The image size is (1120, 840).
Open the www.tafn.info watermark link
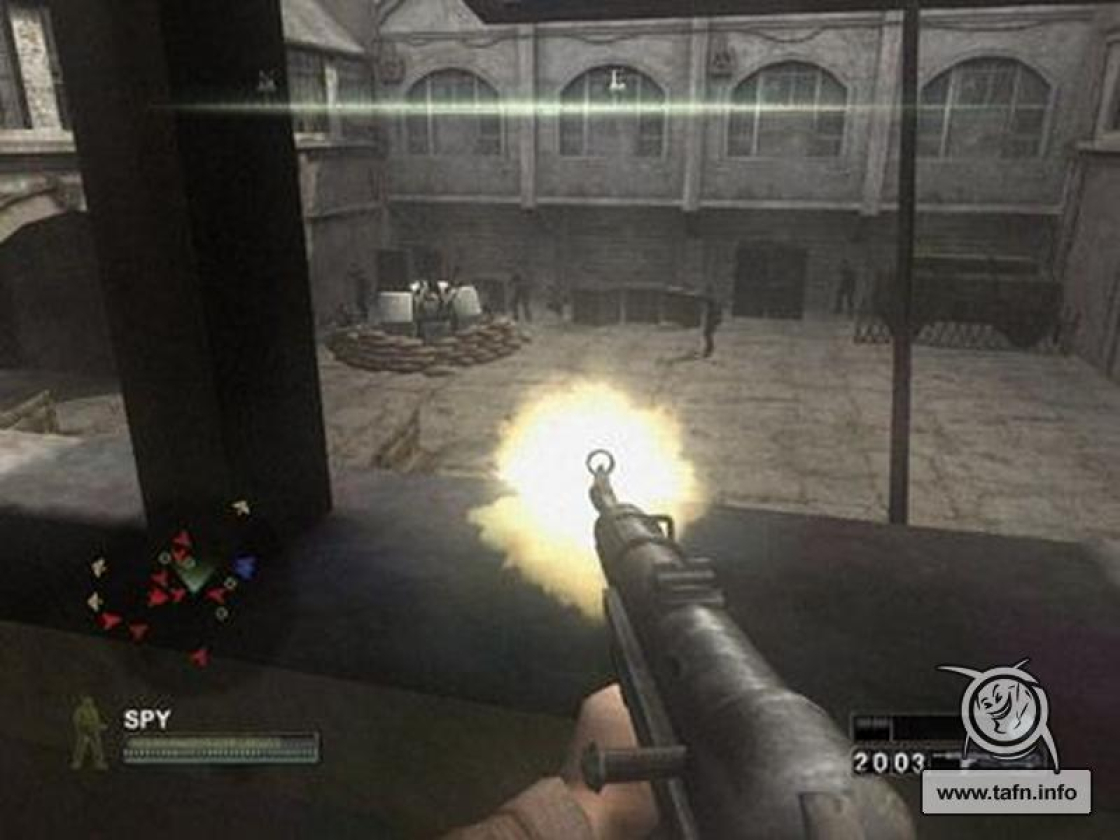1005,792
